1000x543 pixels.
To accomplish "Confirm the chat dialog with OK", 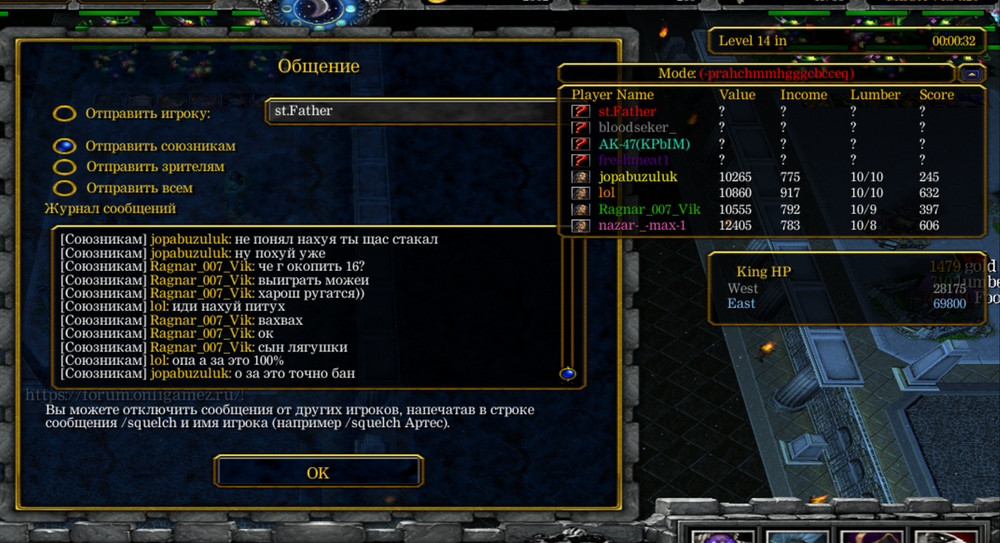I will click(x=318, y=472).
